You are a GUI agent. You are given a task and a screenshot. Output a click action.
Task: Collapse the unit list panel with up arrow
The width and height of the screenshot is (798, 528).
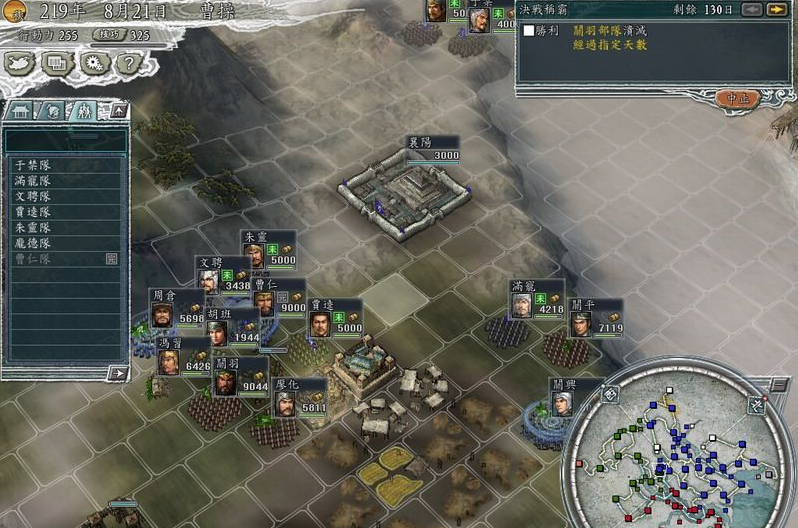pyautogui.click(x=118, y=110)
